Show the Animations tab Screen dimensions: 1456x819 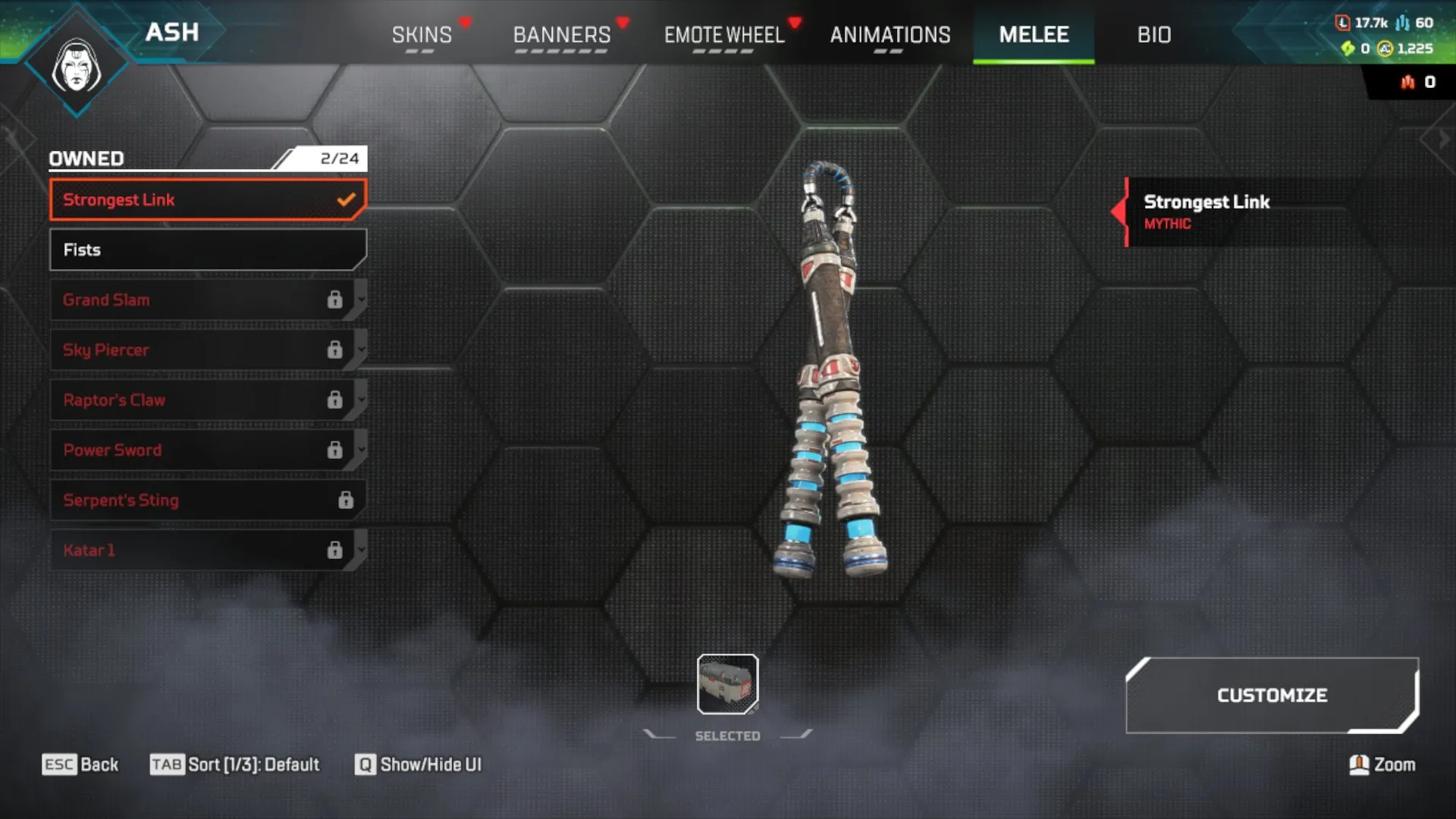click(890, 35)
